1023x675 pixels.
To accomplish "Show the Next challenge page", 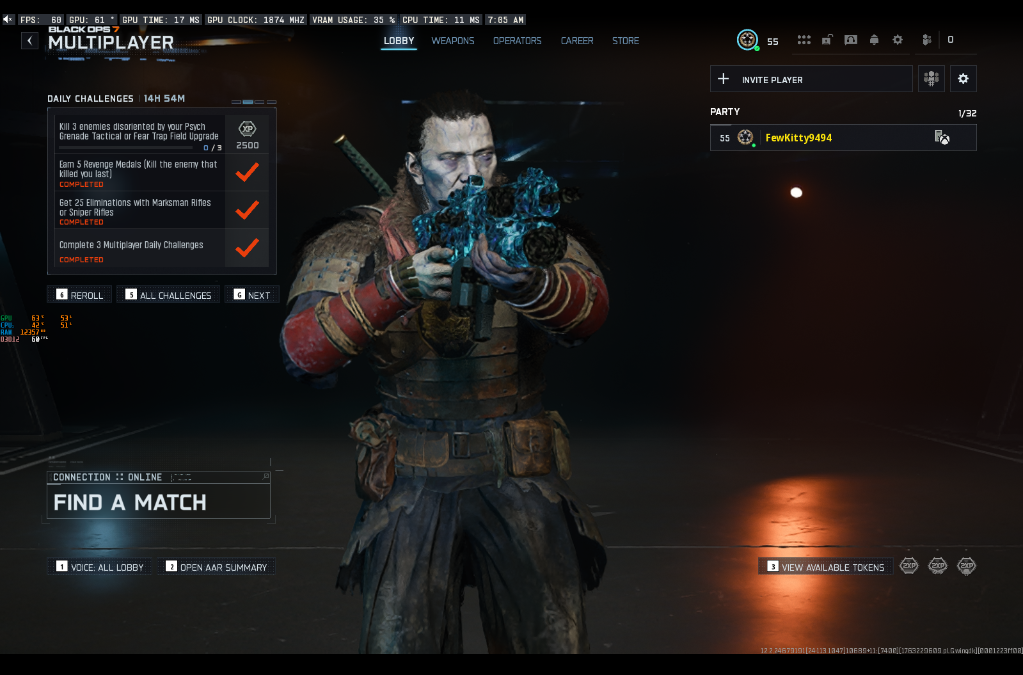I will [251, 295].
